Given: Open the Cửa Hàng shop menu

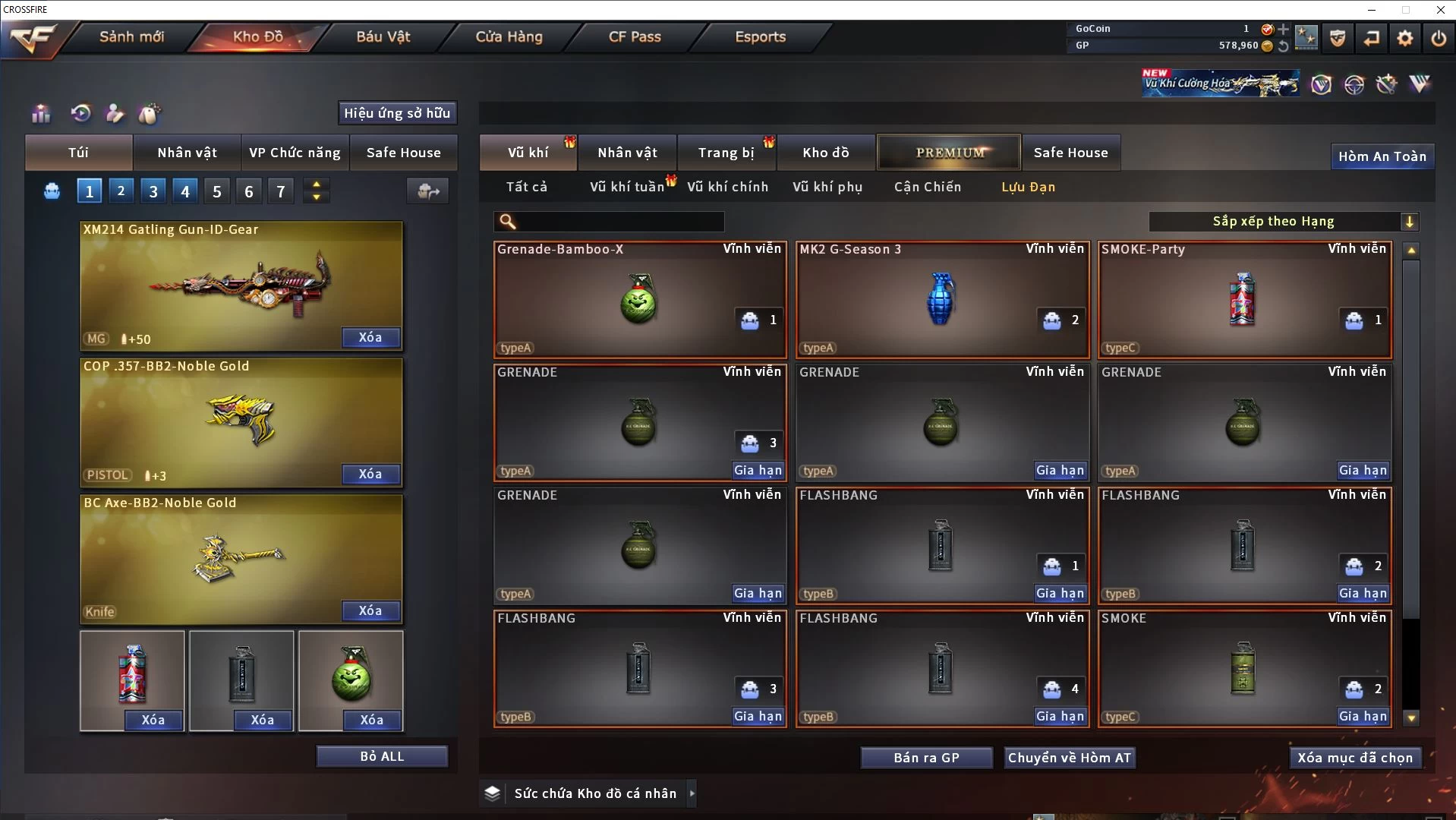Looking at the screenshot, I should click(x=509, y=36).
